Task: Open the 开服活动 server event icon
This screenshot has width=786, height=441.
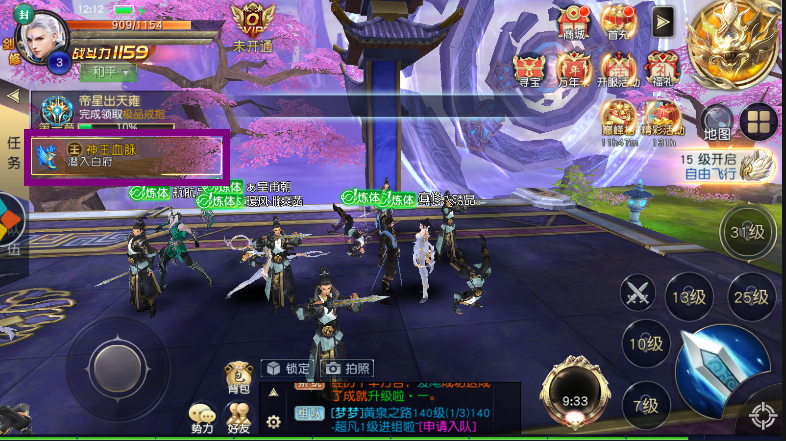Action: tap(617, 69)
